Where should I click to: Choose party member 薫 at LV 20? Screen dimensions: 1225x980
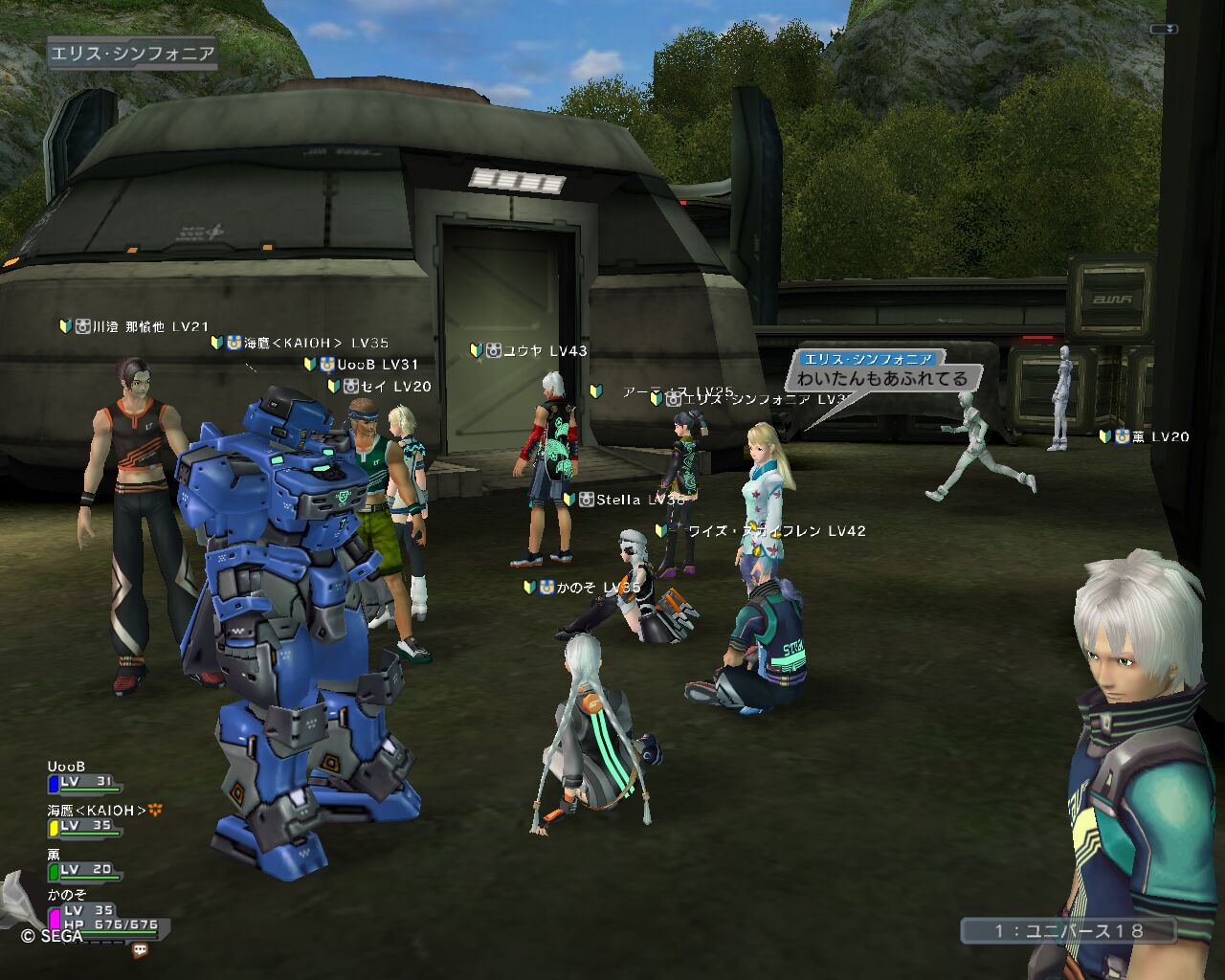(x=83, y=863)
